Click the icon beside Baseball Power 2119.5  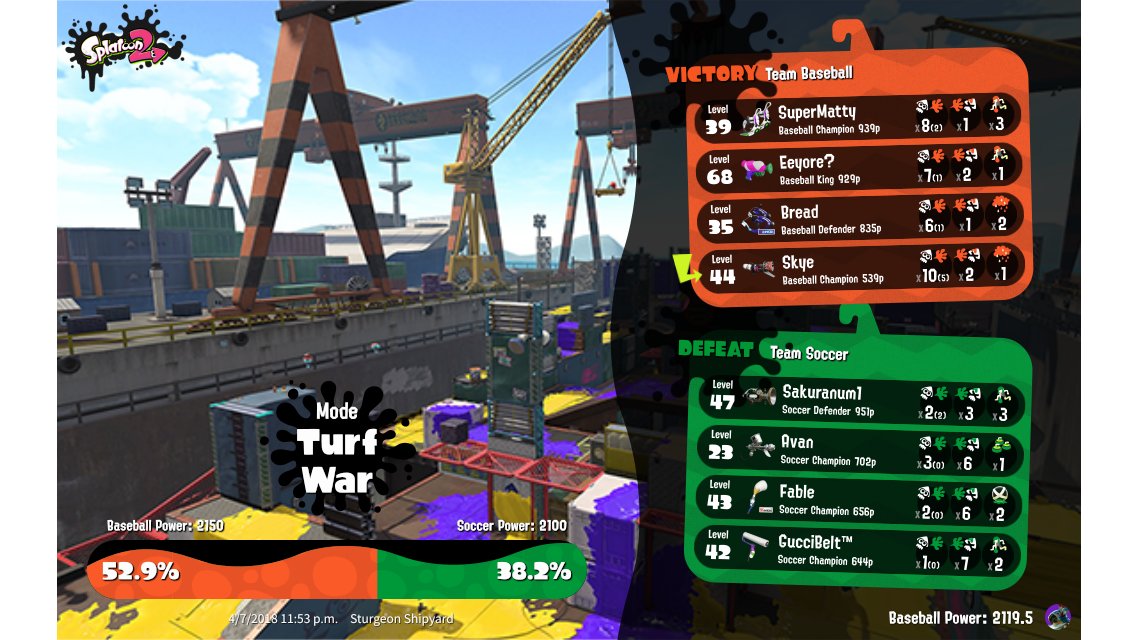click(x=1056, y=617)
